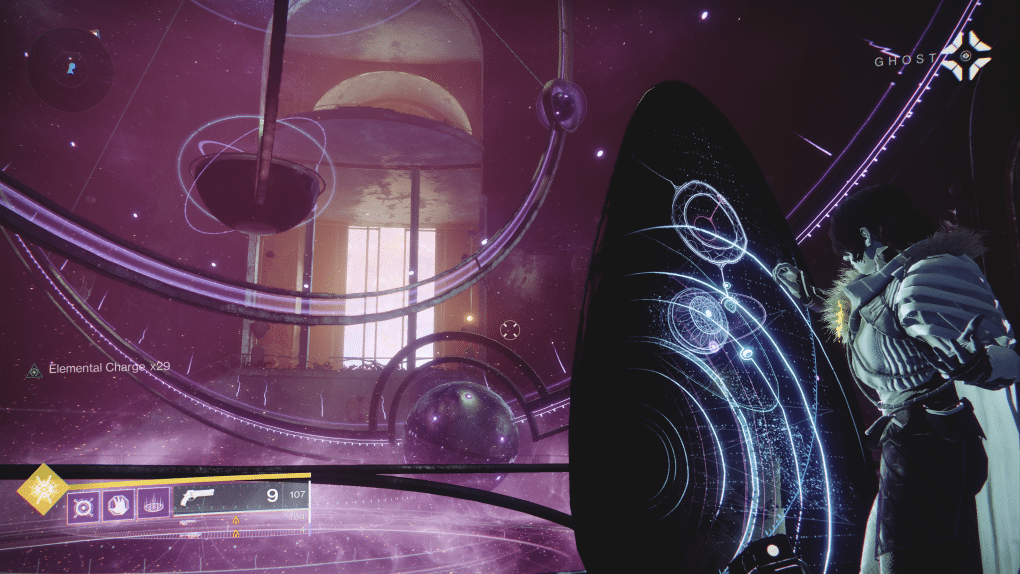Open the Ghost icon

pos(968,55)
